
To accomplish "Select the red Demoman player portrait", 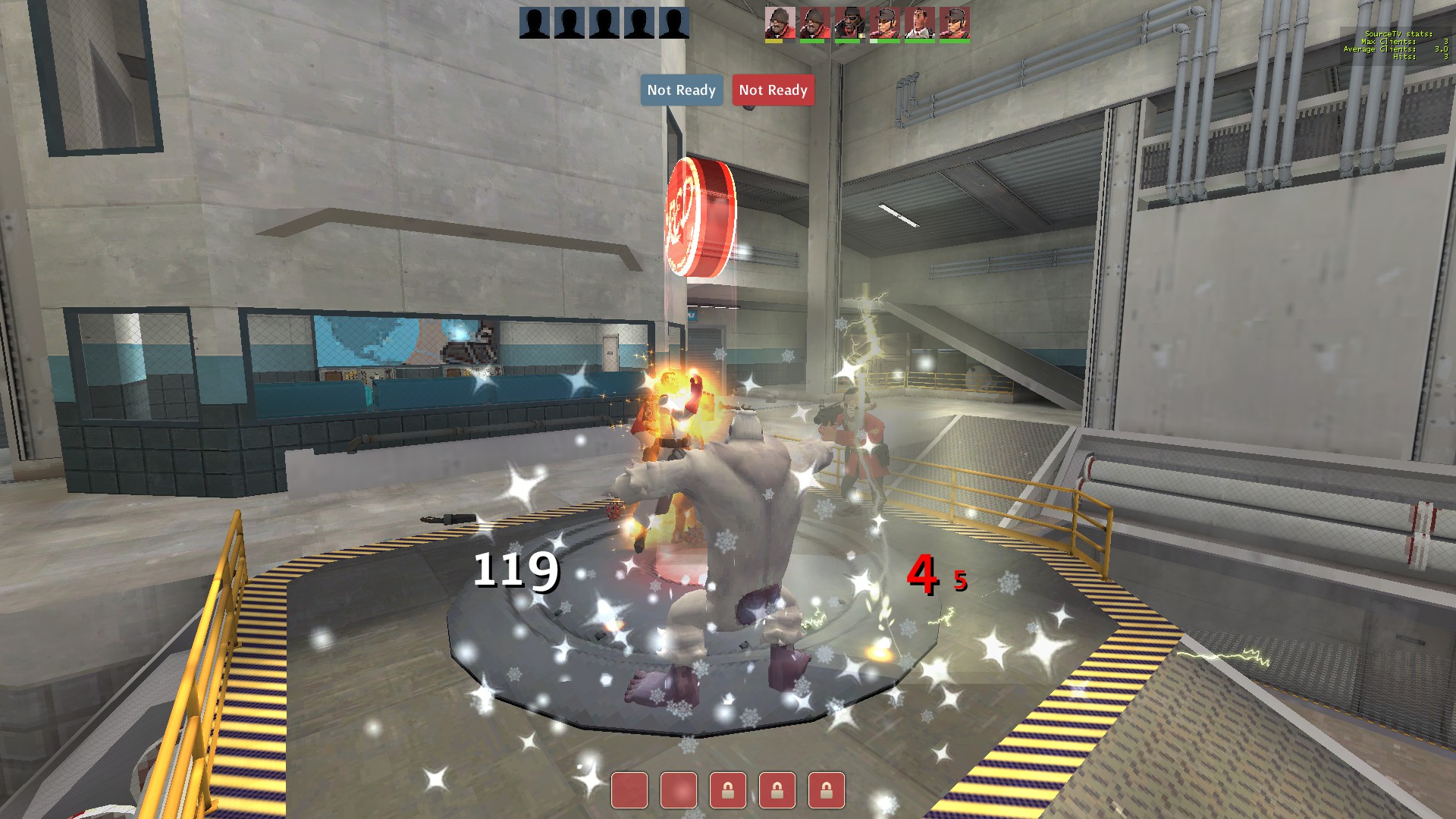I will (849, 24).
